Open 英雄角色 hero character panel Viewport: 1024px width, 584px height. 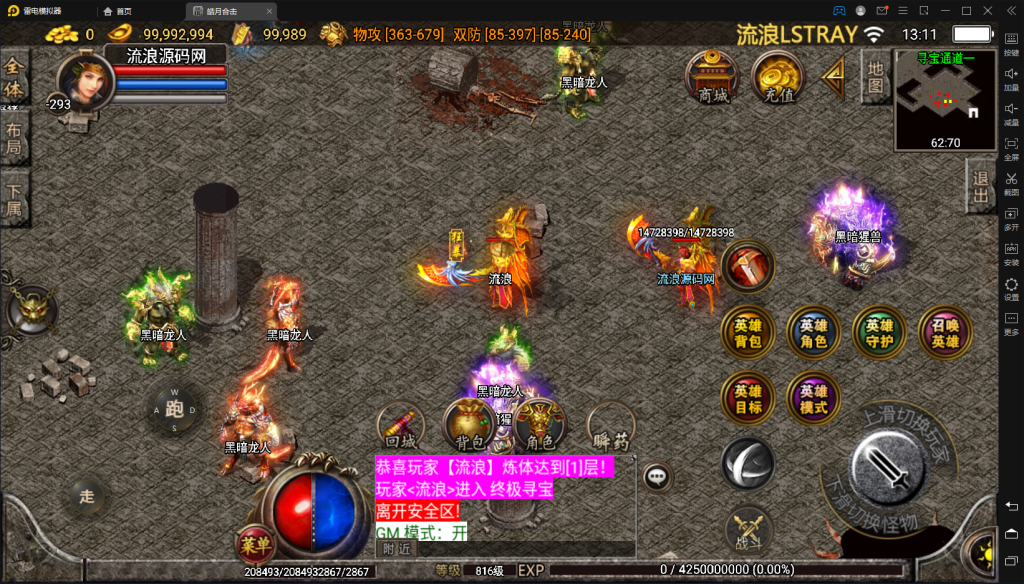(x=814, y=333)
